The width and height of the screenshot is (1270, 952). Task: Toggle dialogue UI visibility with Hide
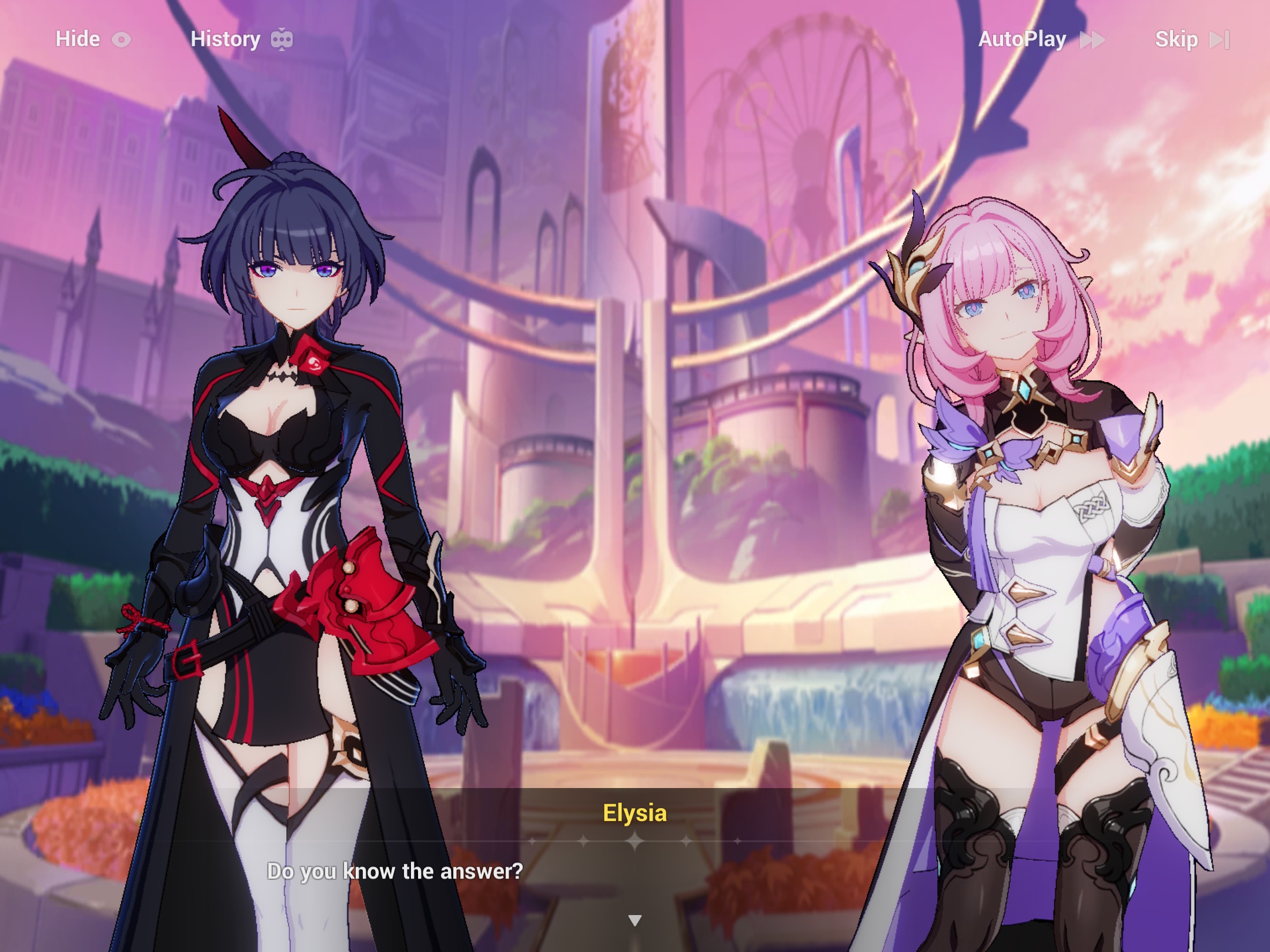pyautogui.click(x=78, y=39)
